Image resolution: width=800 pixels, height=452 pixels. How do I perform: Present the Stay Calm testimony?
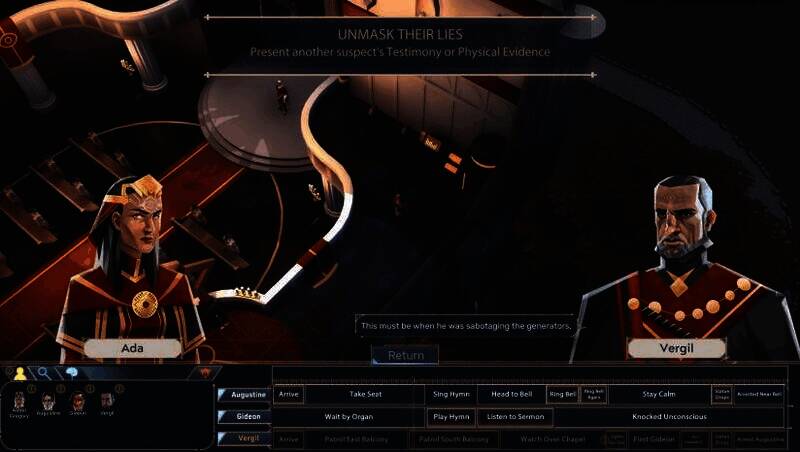coord(659,395)
